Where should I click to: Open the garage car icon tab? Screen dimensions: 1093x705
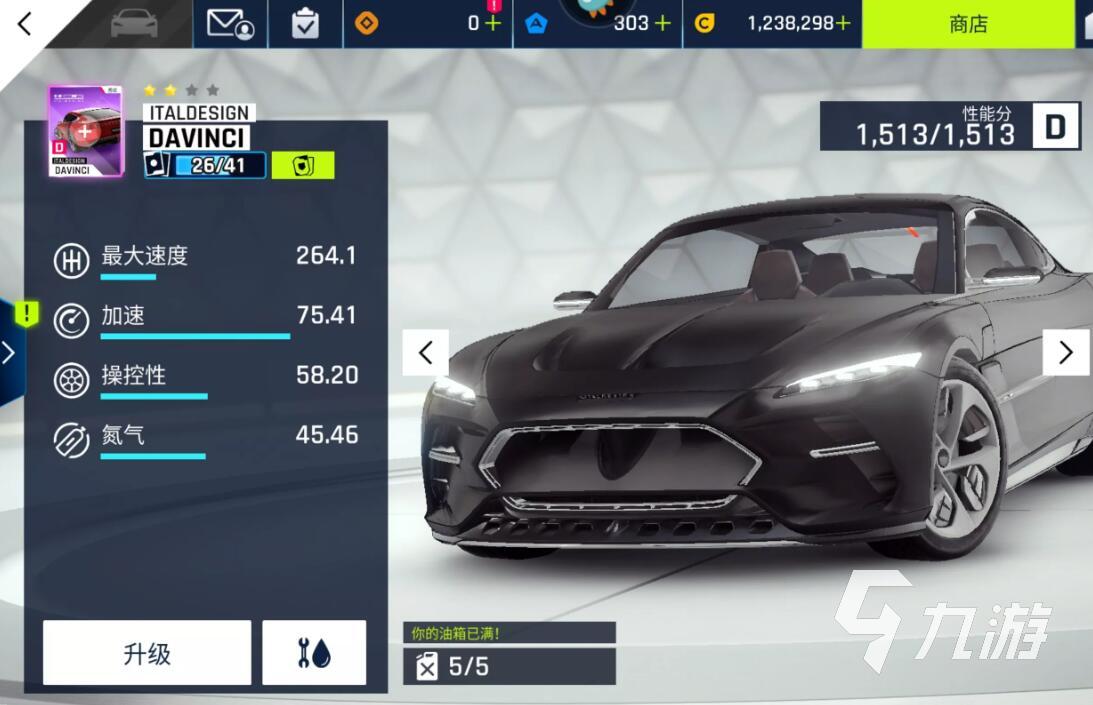tap(136, 23)
